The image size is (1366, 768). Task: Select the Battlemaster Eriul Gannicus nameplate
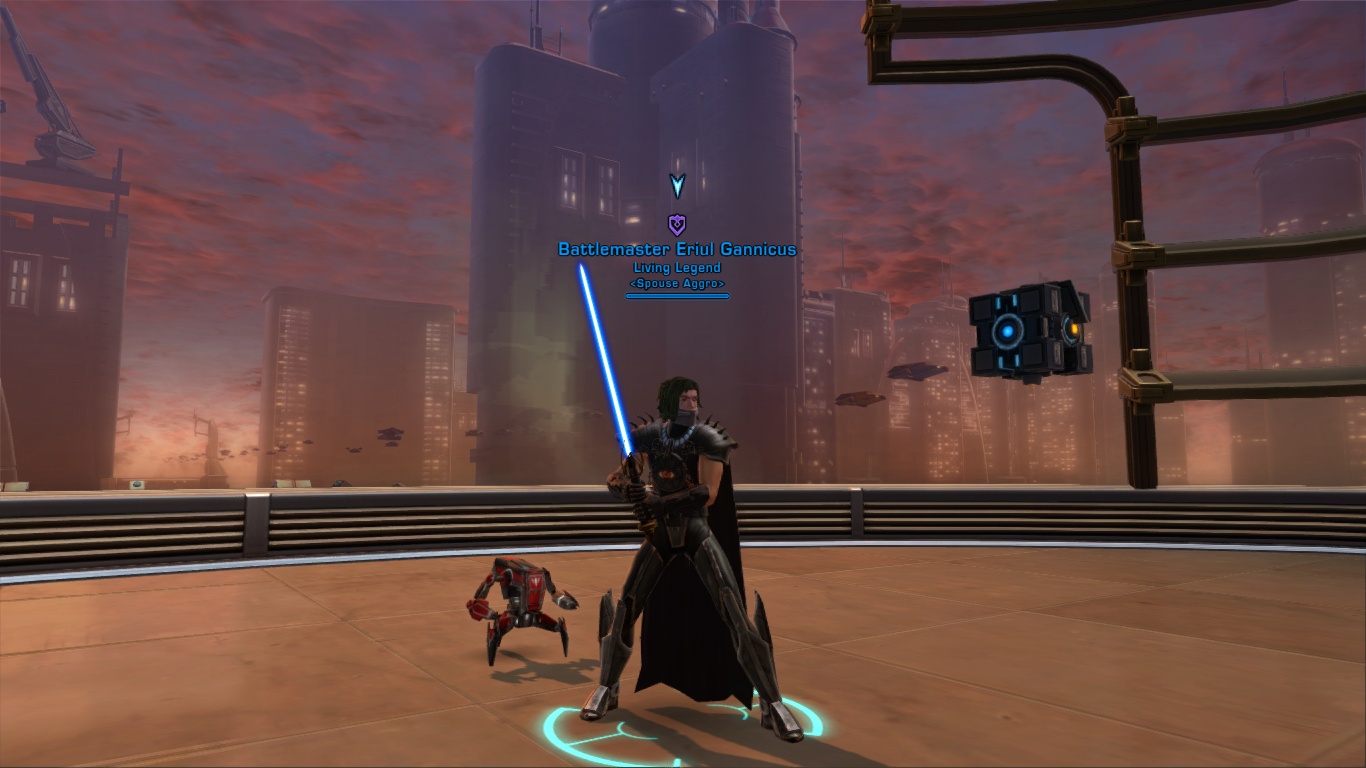click(x=677, y=249)
